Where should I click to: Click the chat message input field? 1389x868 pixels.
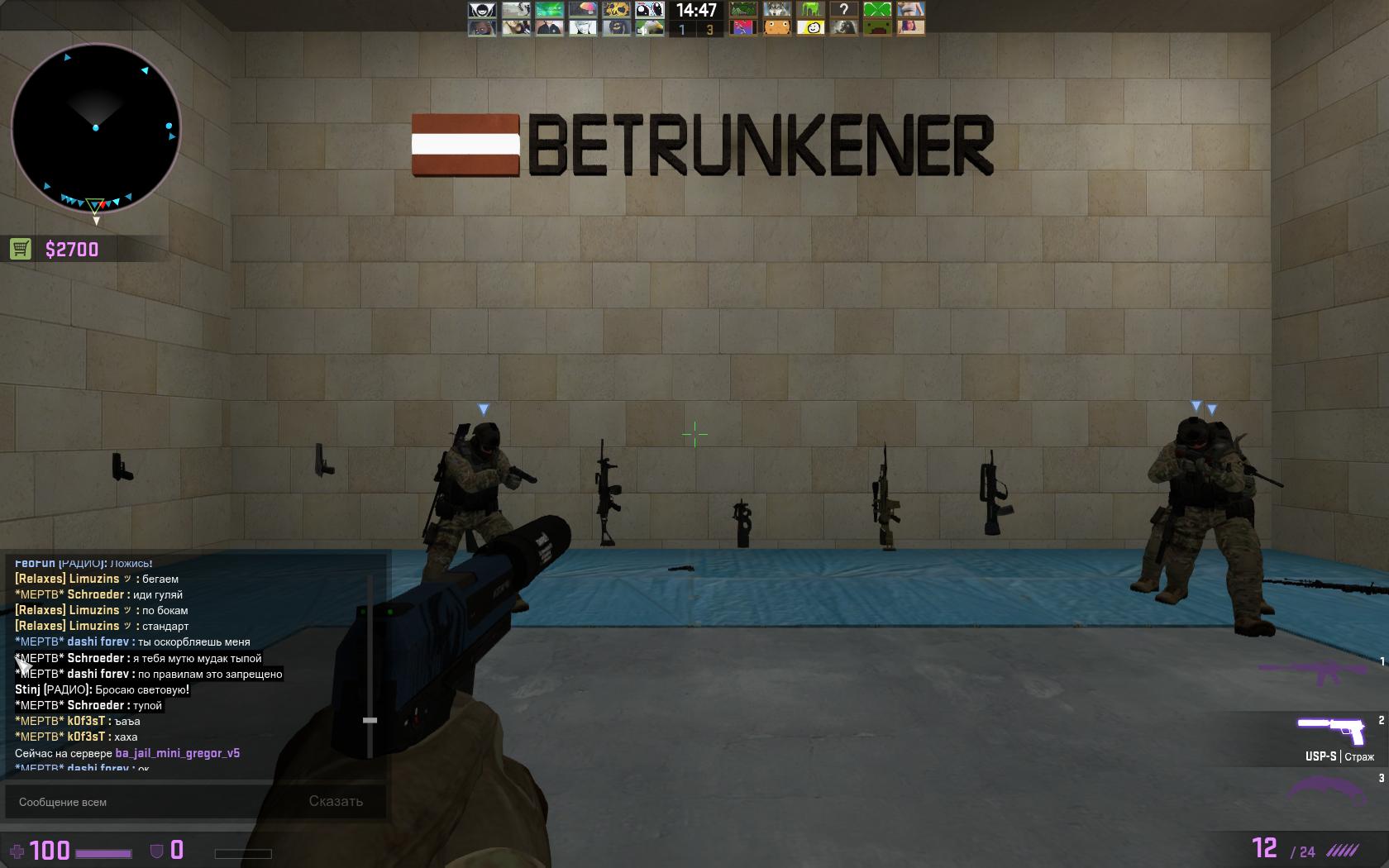point(149,802)
